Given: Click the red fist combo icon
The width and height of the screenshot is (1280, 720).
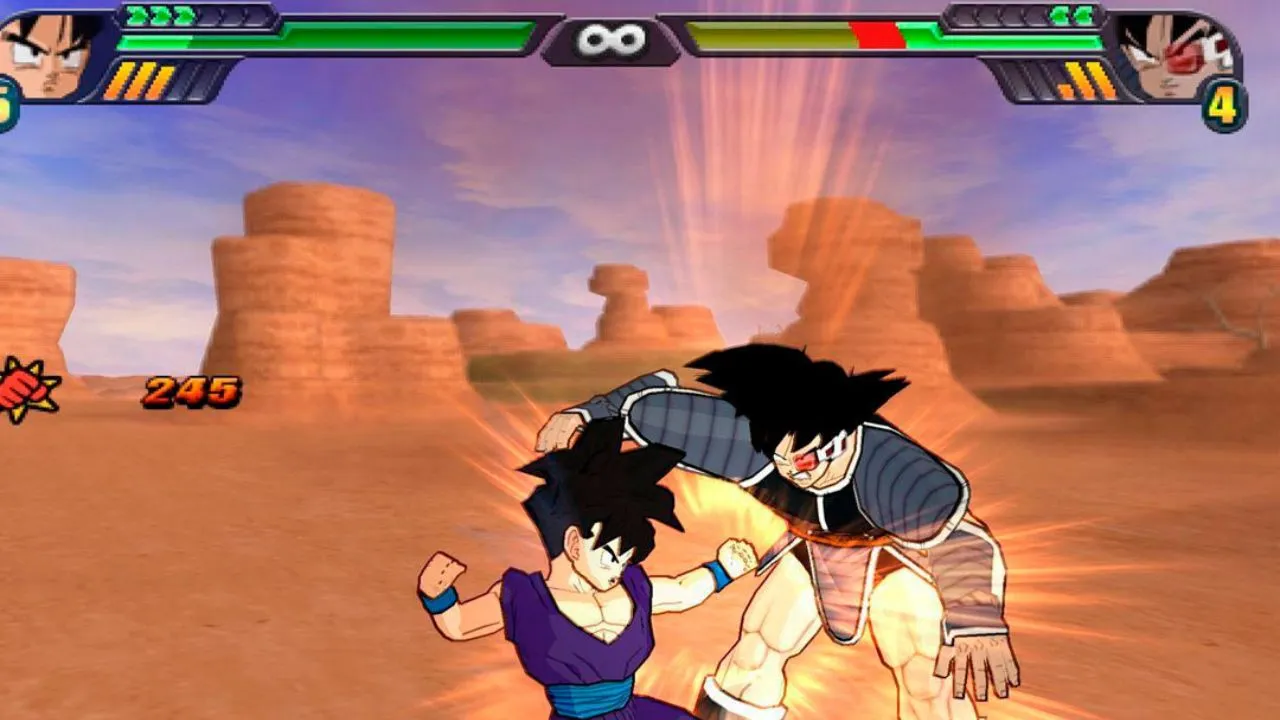Looking at the screenshot, I should tap(24, 389).
